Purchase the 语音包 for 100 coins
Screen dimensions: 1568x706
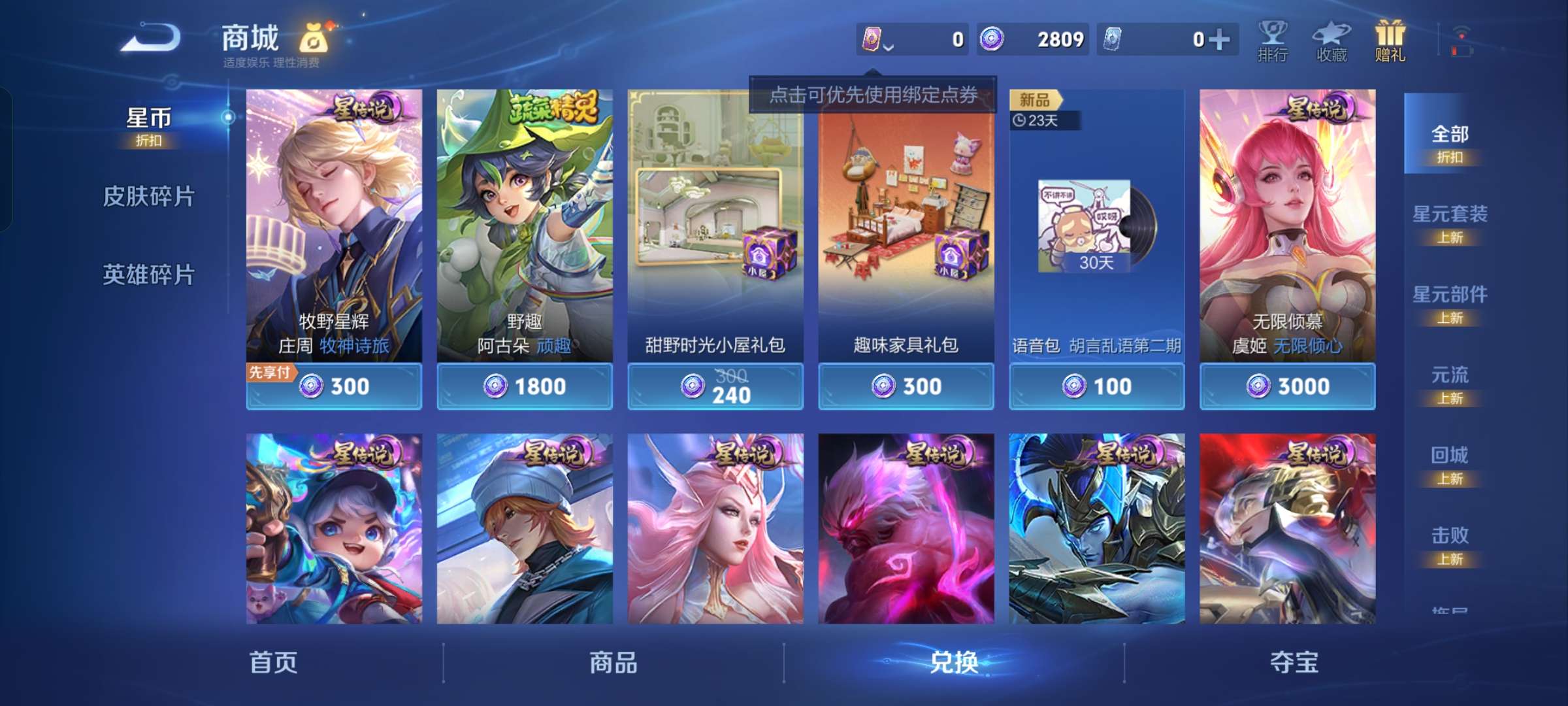click(1096, 386)
